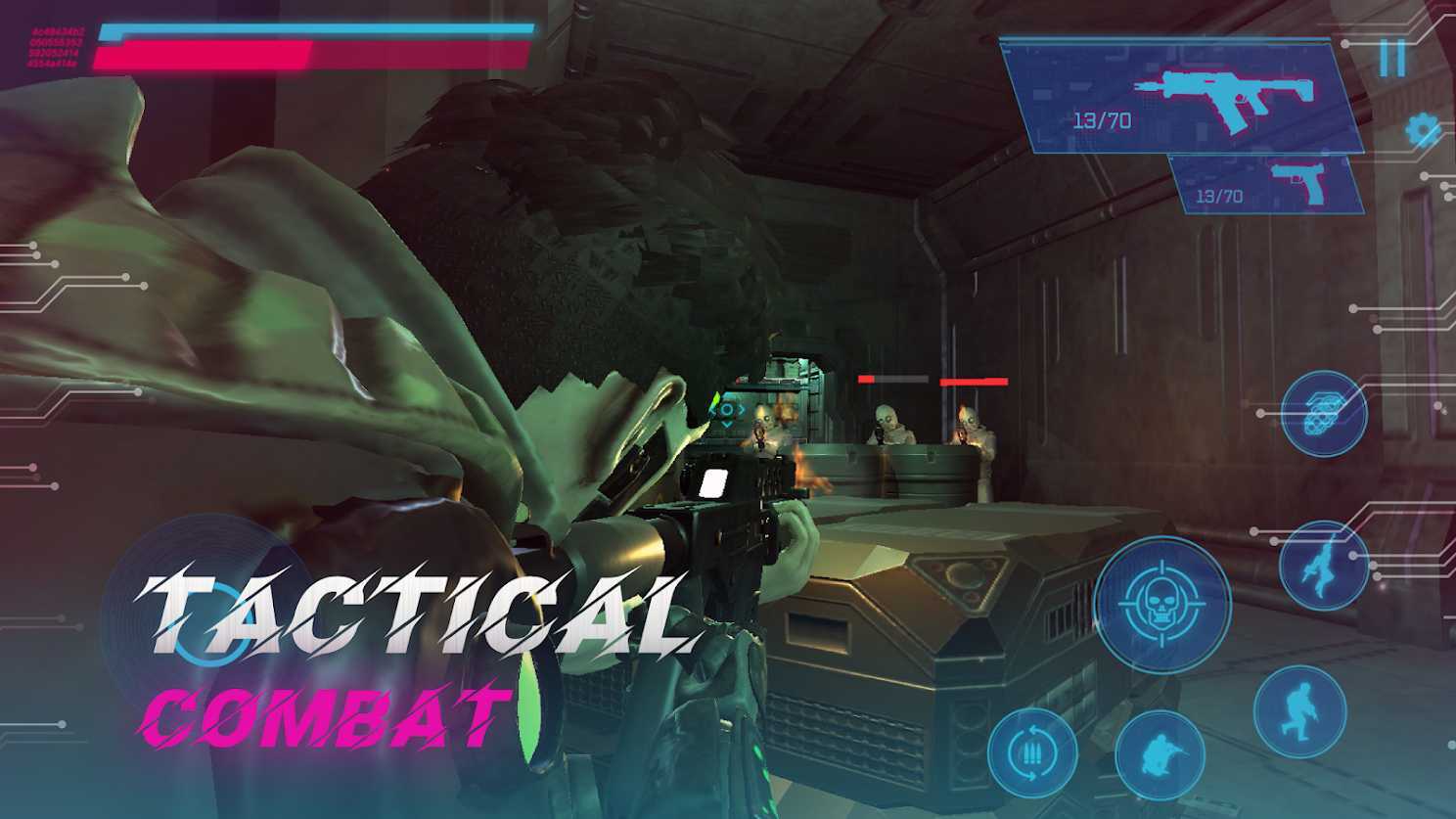Screen dimensions: 1456x819
Task: Reload using the bullets reload button
Action: [1031, 752]
